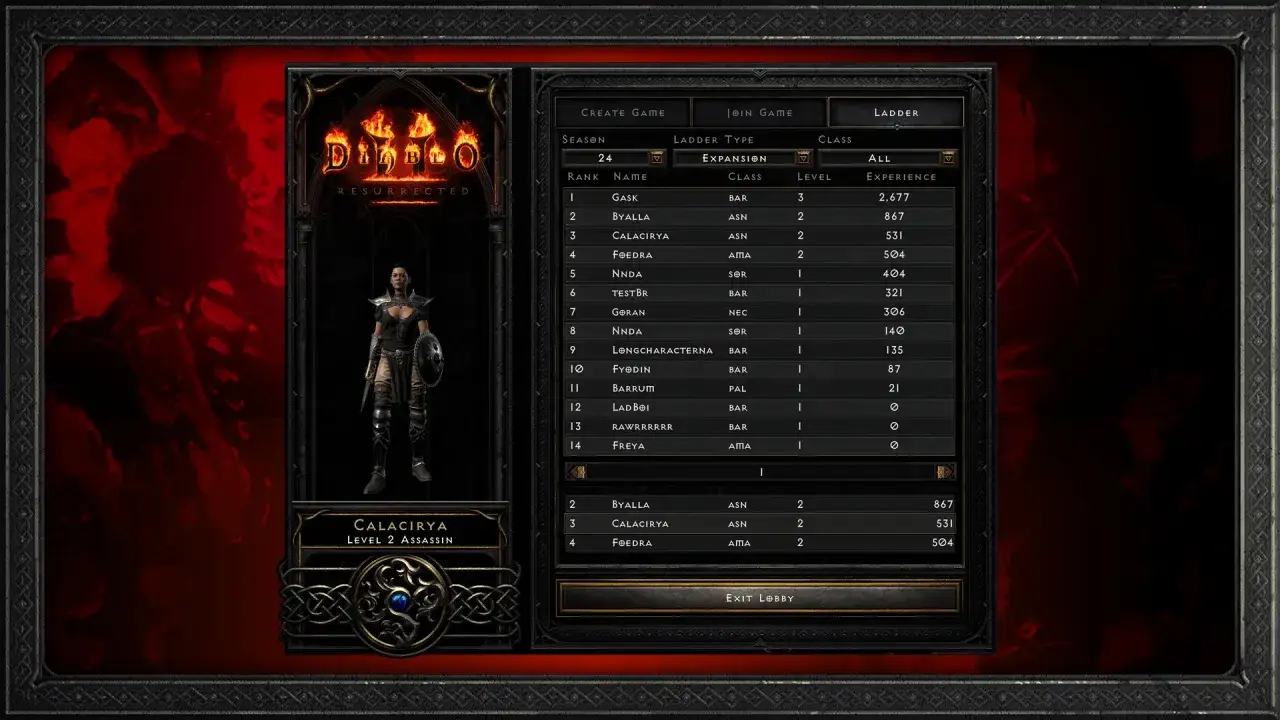Open the Expansion ladder type selector
1280x720 pixels.
point(737,157)
